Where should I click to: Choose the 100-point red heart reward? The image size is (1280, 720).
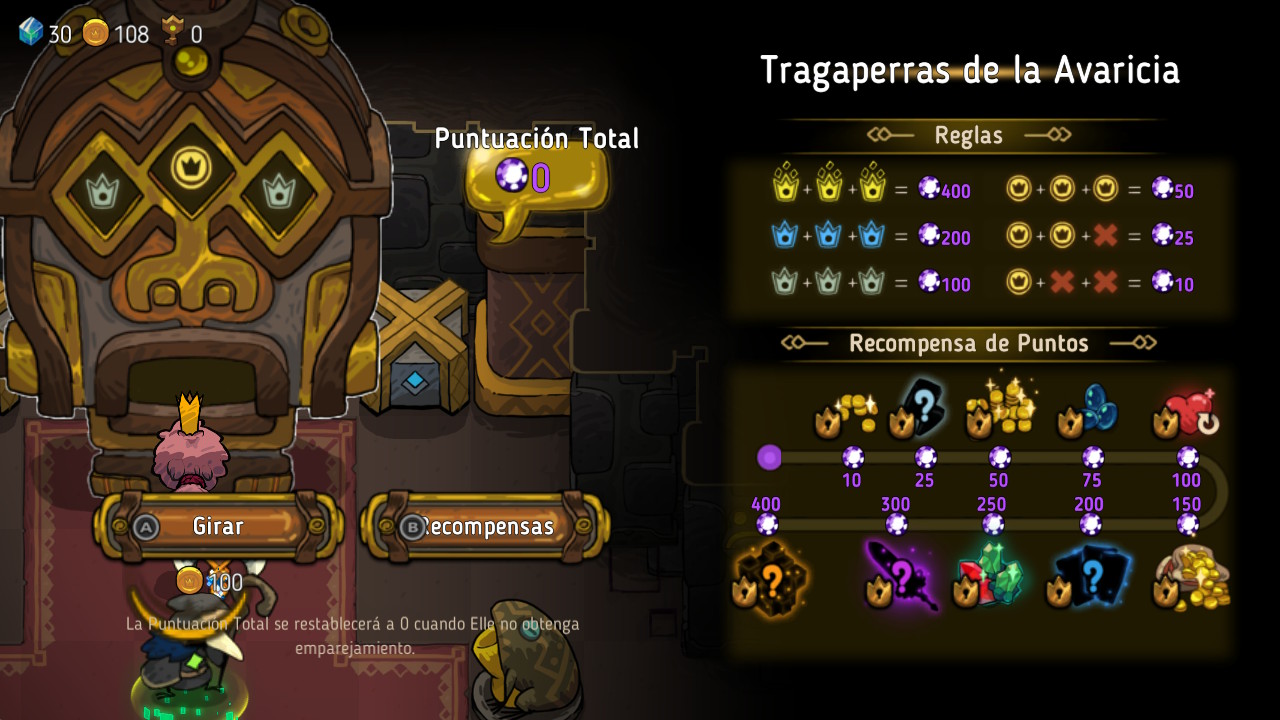(x=1186, y=410)
